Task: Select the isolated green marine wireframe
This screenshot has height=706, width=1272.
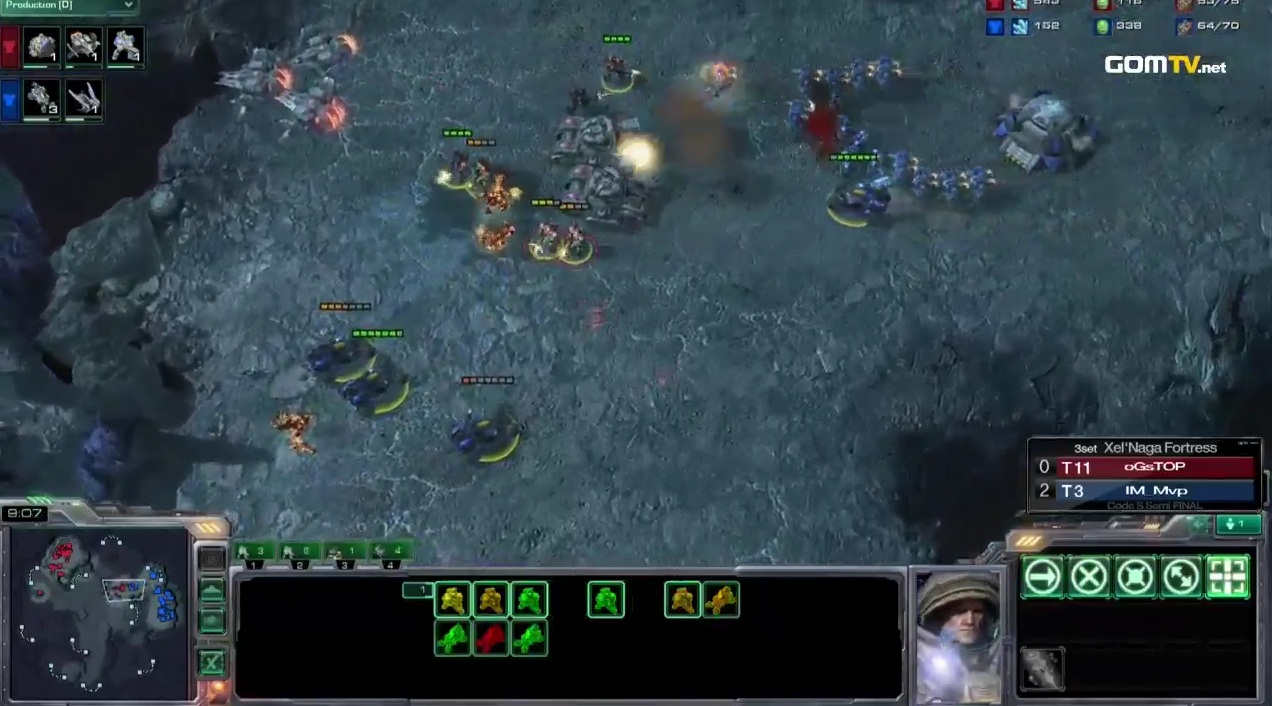Action: [606, 600]
